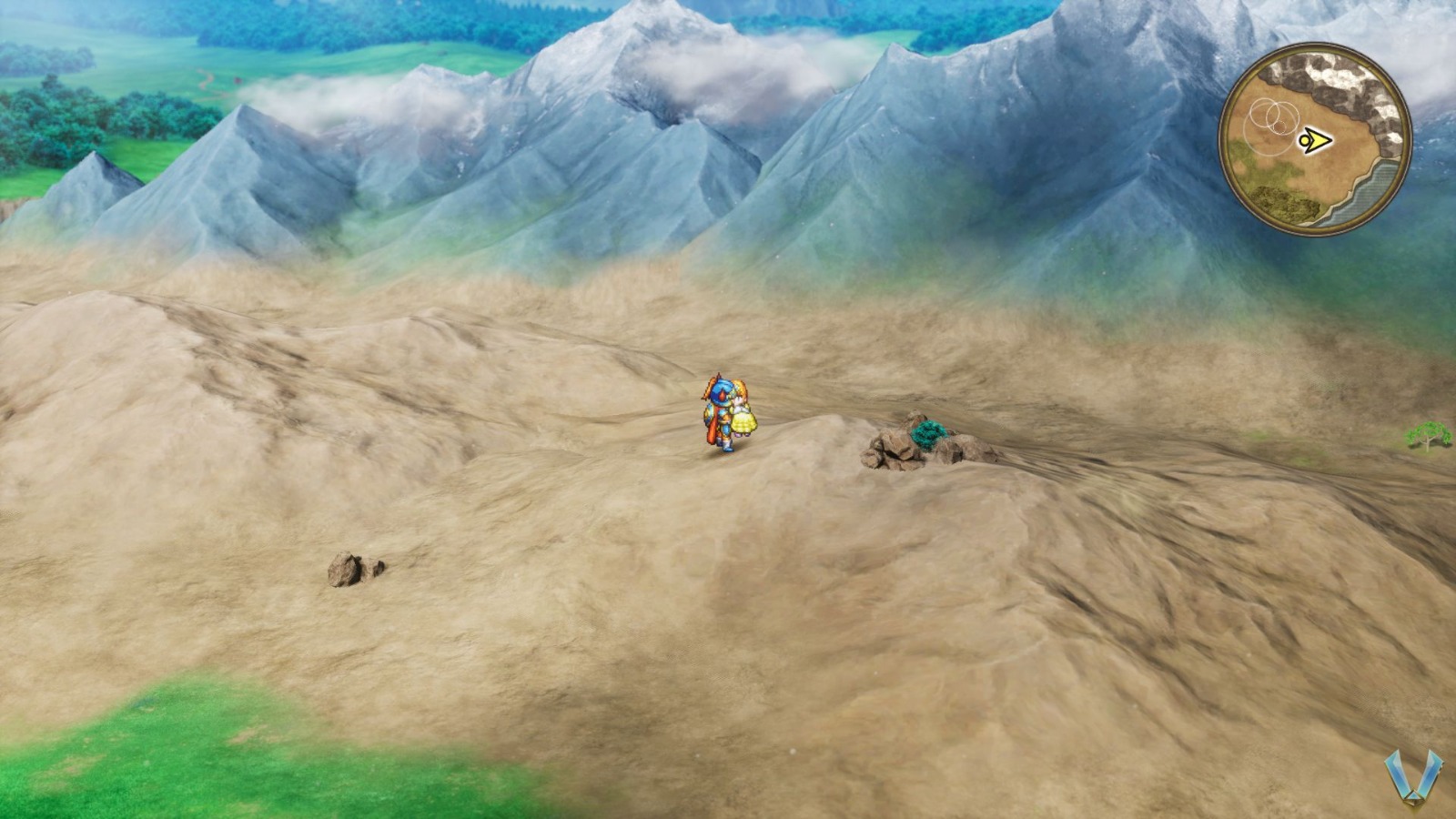Select the armored hero character sprite
The height and width of the screenshot is (819, 1456).
[721, 414]
